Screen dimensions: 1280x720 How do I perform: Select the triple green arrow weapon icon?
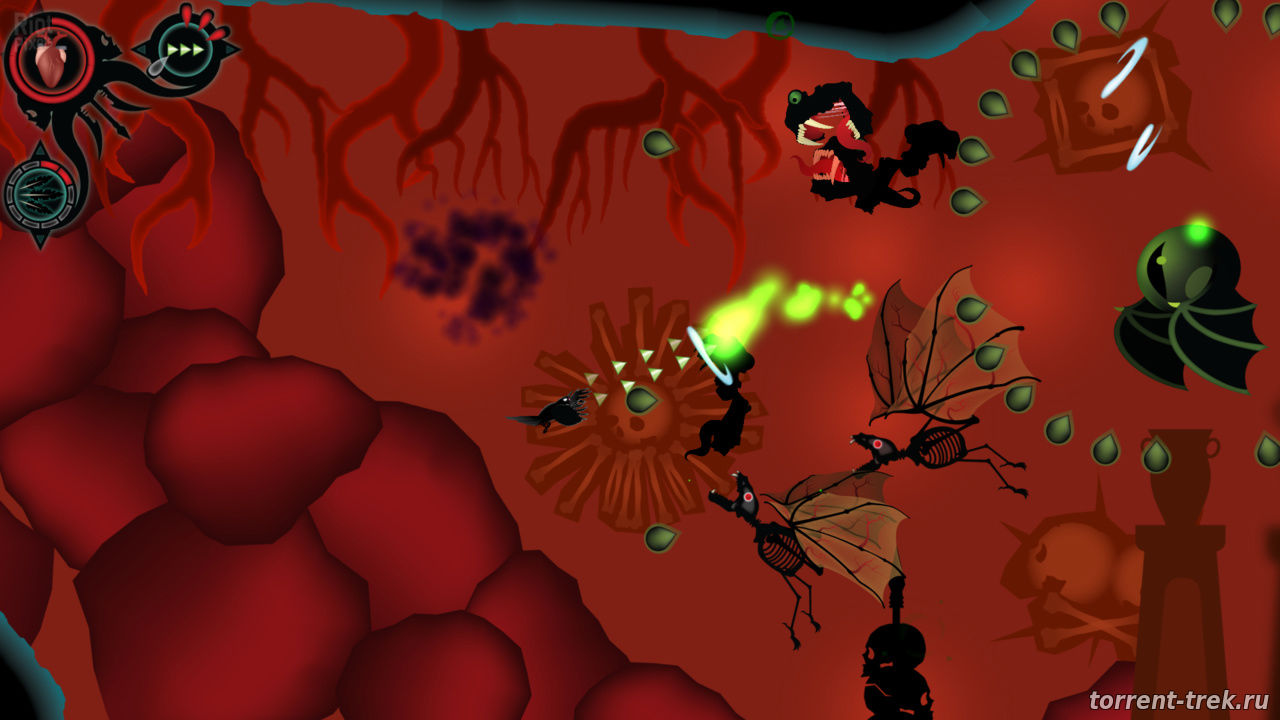pyautogui.click(x=187, y=49)
